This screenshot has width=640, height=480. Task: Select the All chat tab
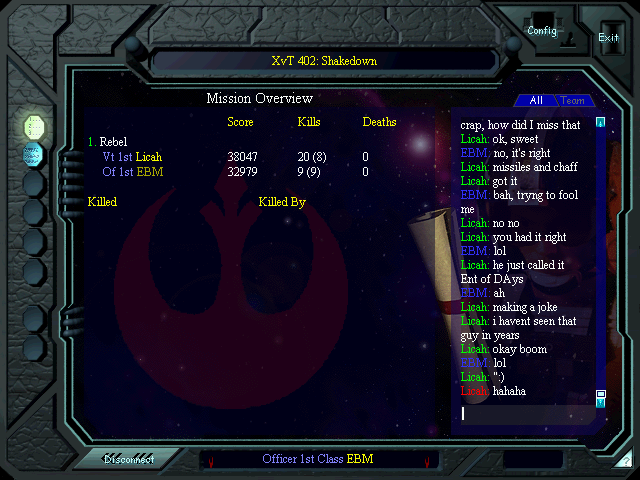(x=536, y=101)
